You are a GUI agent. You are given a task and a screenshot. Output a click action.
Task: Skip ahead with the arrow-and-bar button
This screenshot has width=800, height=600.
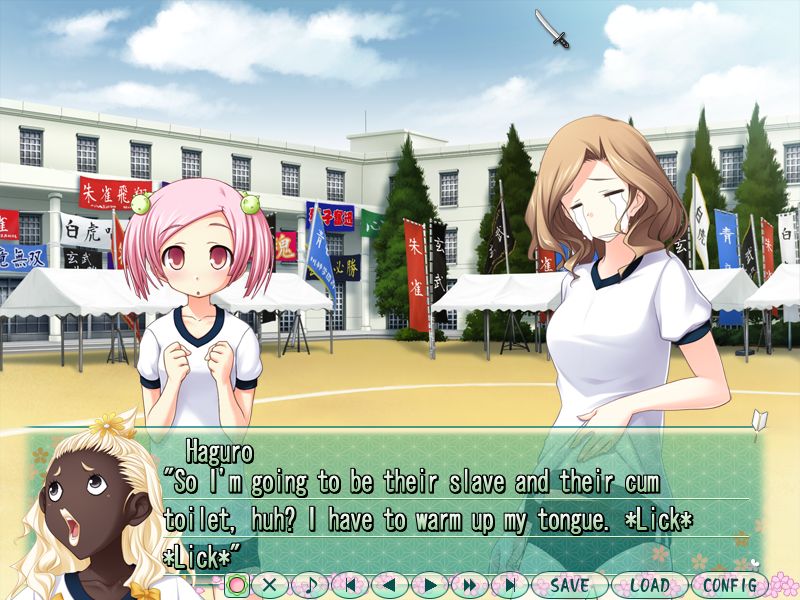[x=509, y=585]
